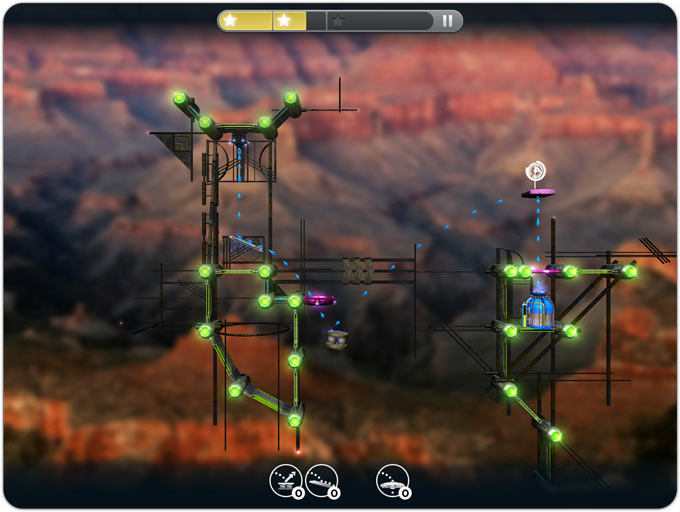Pick the saucer-shaped platform tool icon
680x512 pixels.
pos(394,481)
